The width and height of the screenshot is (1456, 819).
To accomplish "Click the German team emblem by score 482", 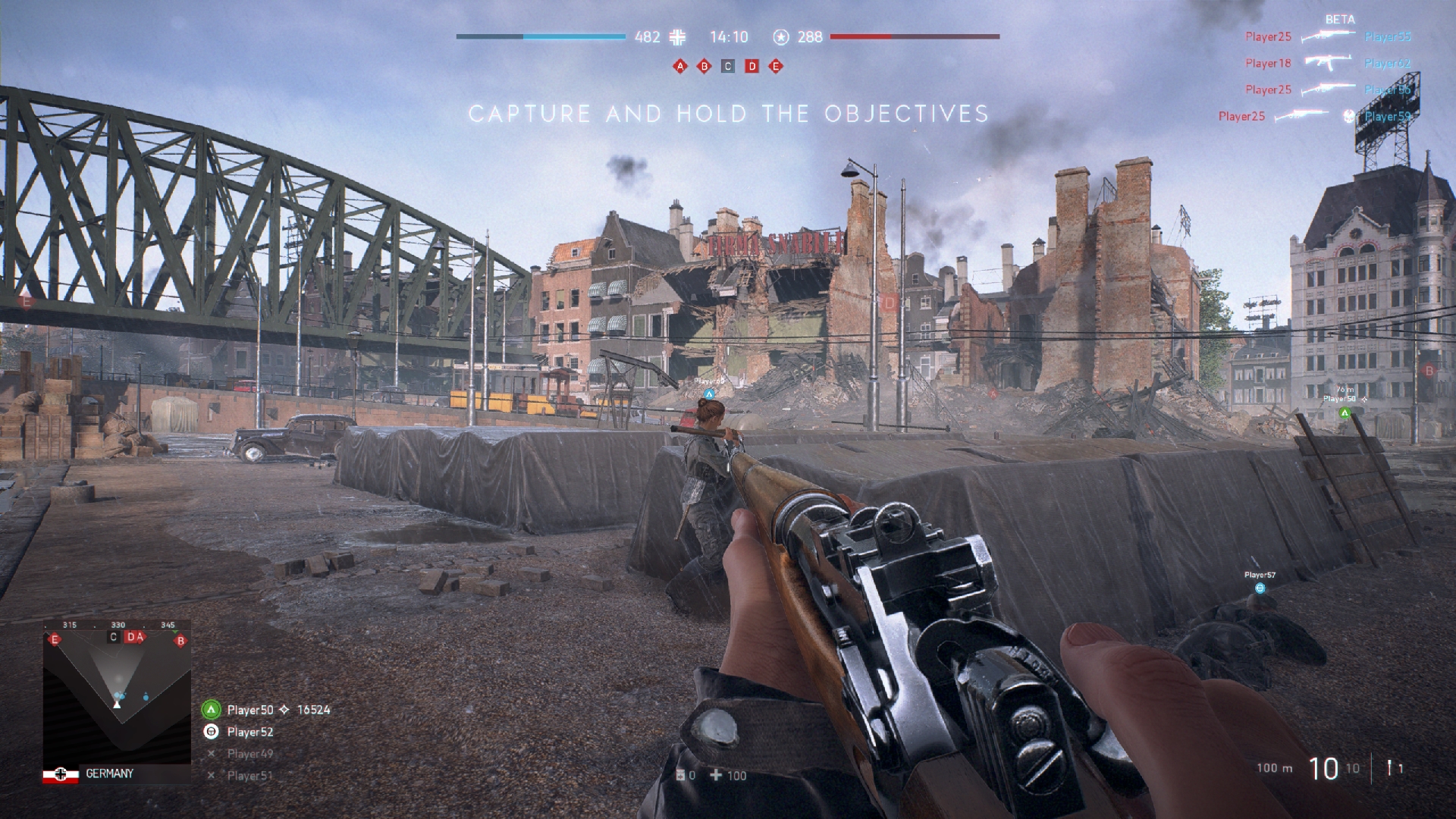I will (679, 36).
